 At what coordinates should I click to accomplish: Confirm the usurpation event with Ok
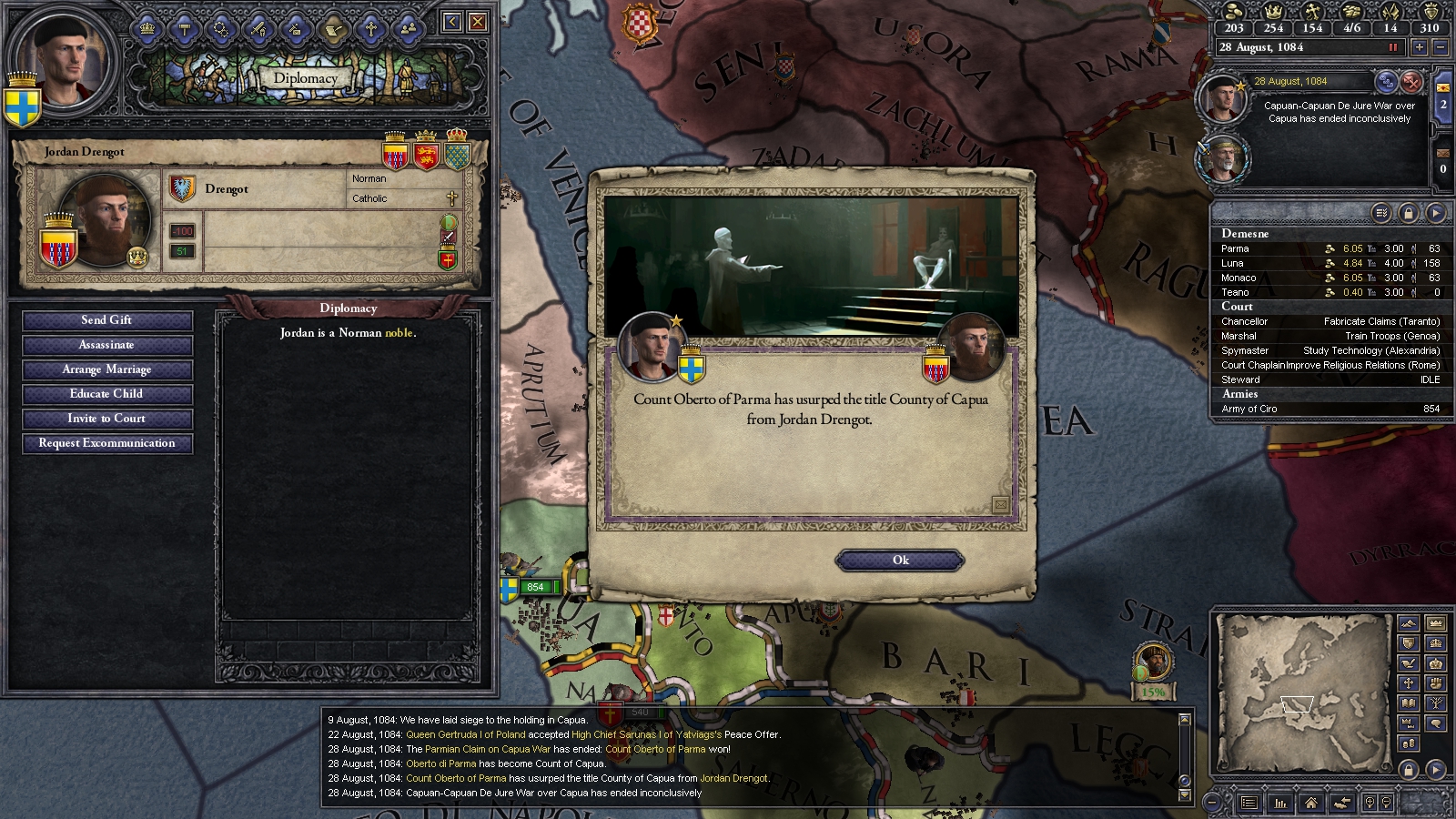(900, 561)
